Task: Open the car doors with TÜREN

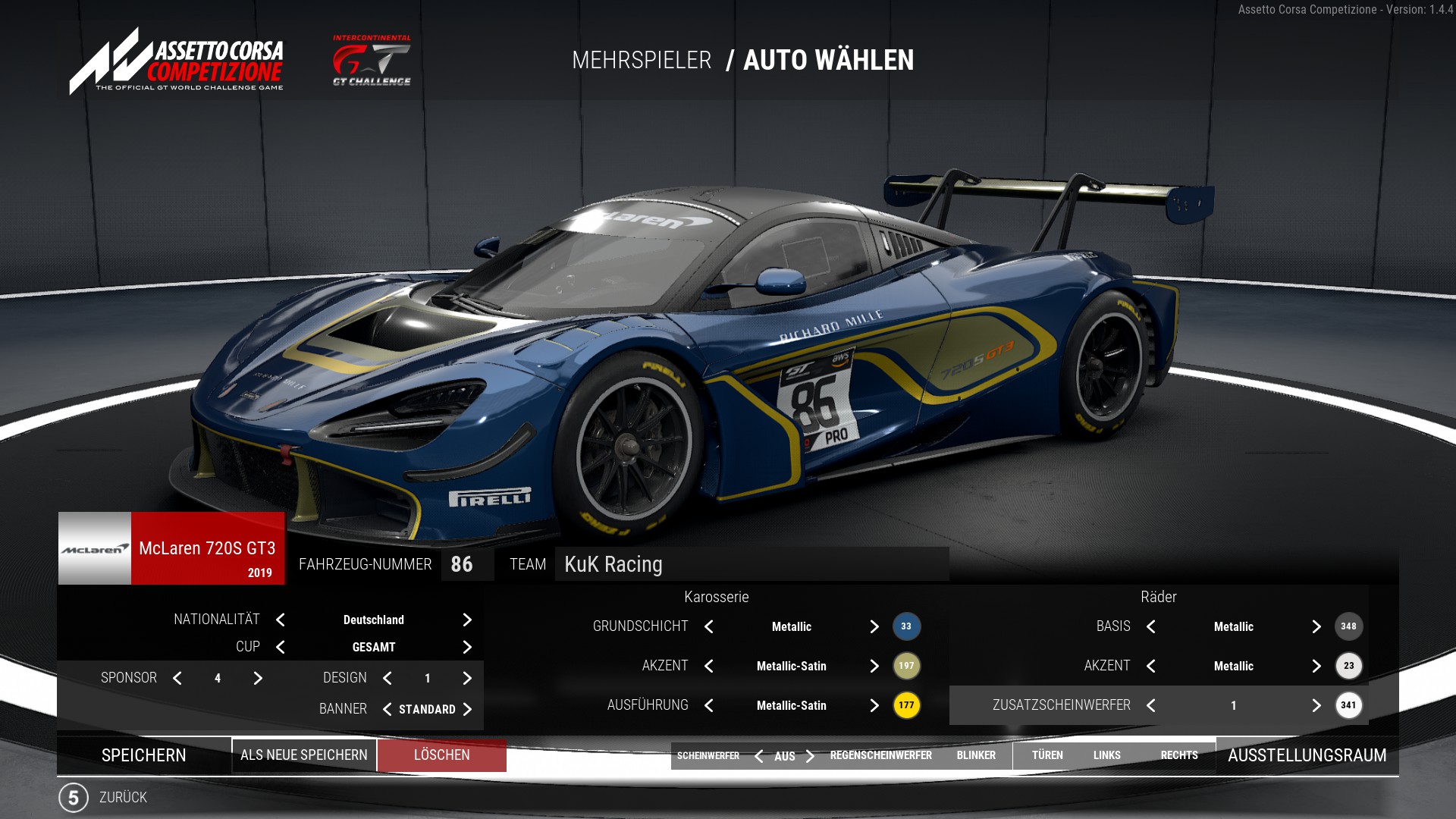Action: point(1047,755)
